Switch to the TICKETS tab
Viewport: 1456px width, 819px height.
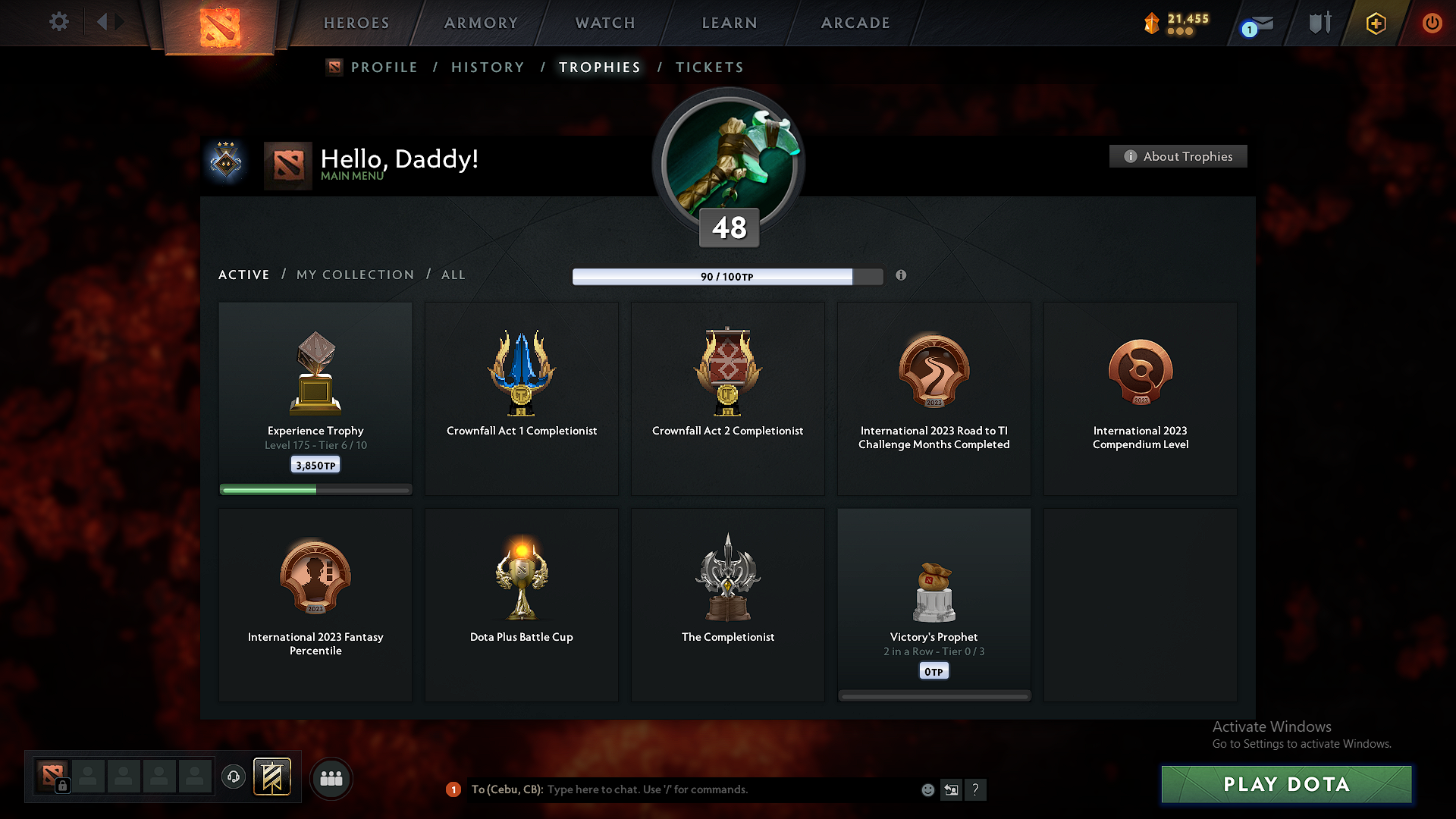click(709, 67)
